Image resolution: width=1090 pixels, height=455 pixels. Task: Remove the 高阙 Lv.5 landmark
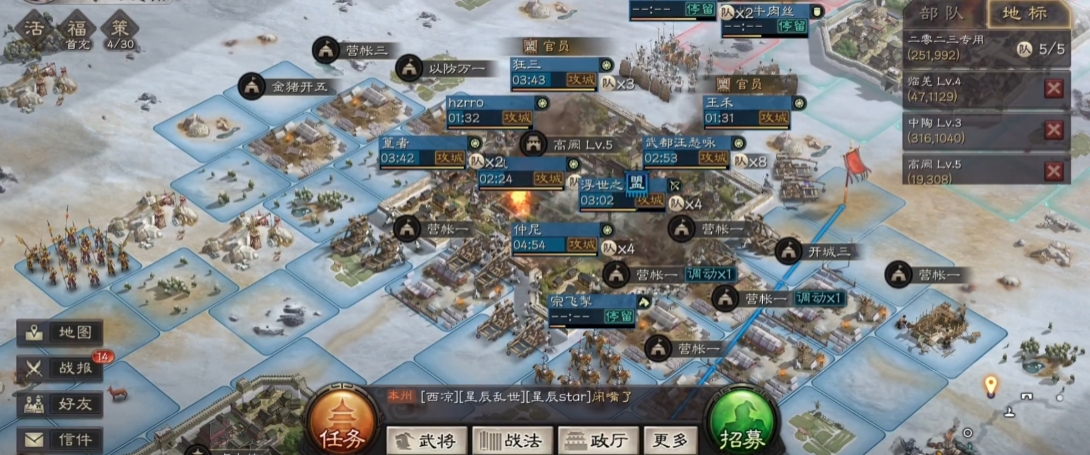[x=1053, y=171]
